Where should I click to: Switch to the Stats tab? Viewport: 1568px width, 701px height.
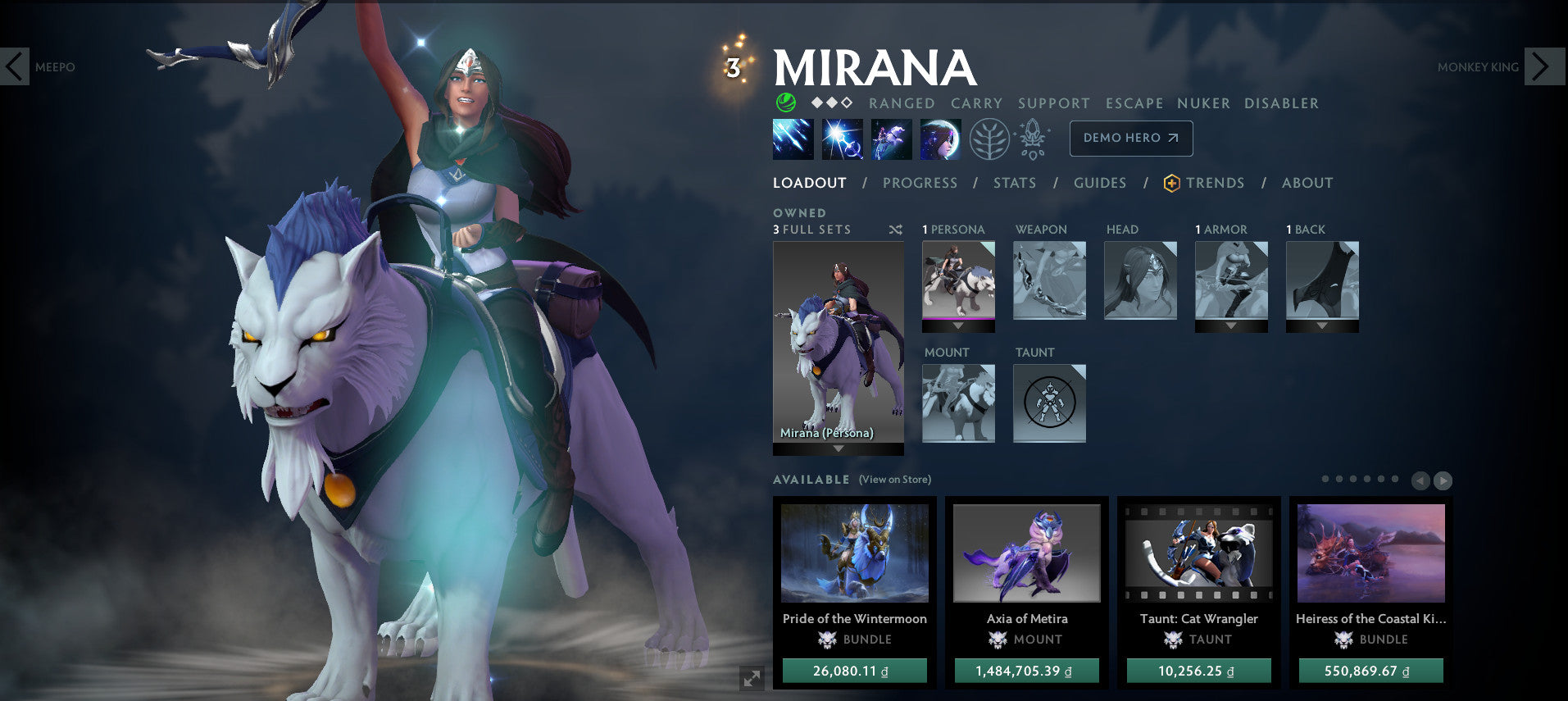[1015, 183]
